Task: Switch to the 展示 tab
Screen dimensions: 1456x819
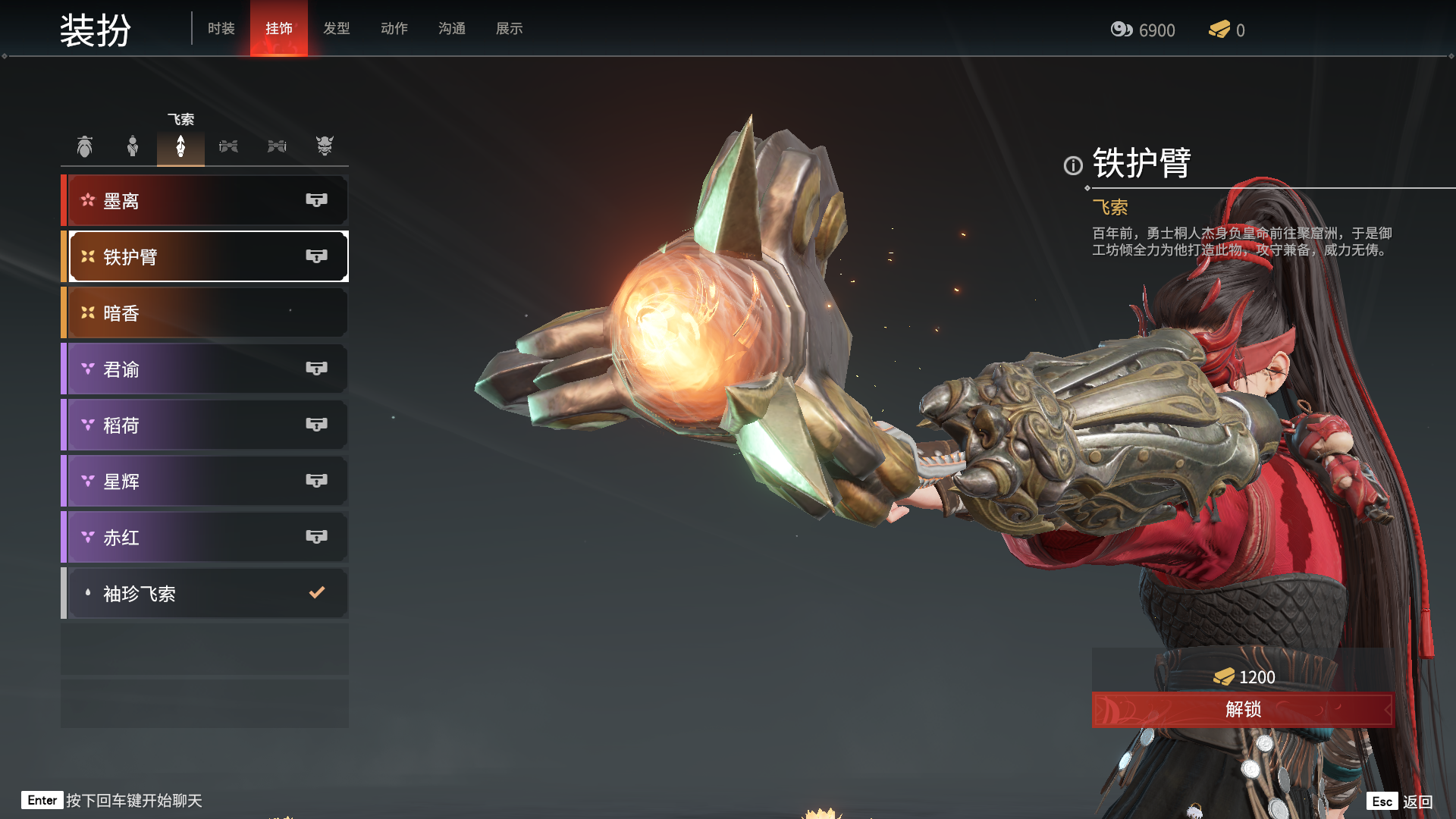Action: (509, 29)
